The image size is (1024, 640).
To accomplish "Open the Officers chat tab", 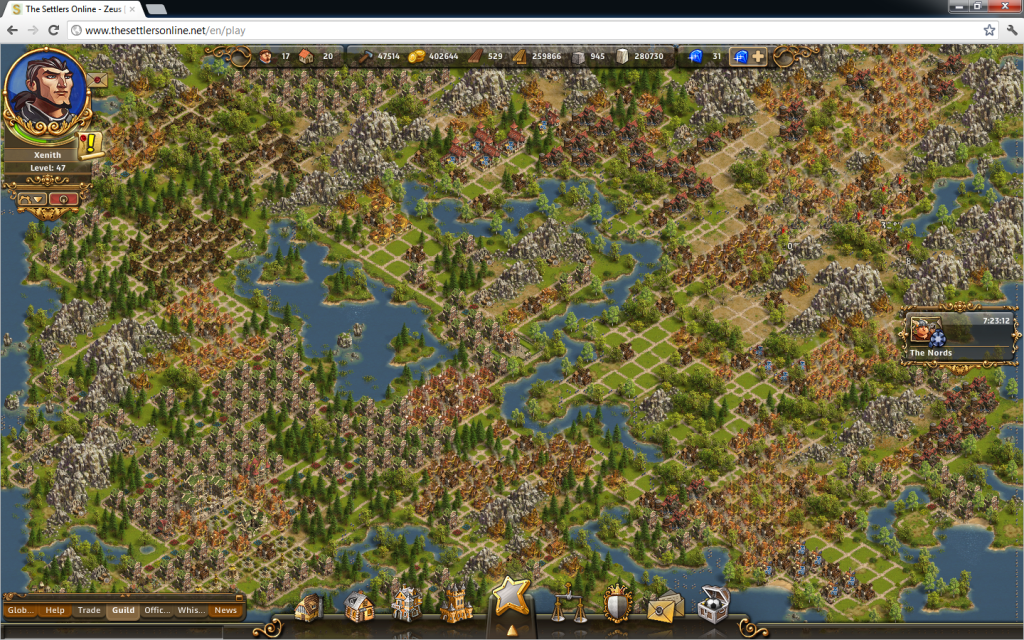I will point(157,610).
